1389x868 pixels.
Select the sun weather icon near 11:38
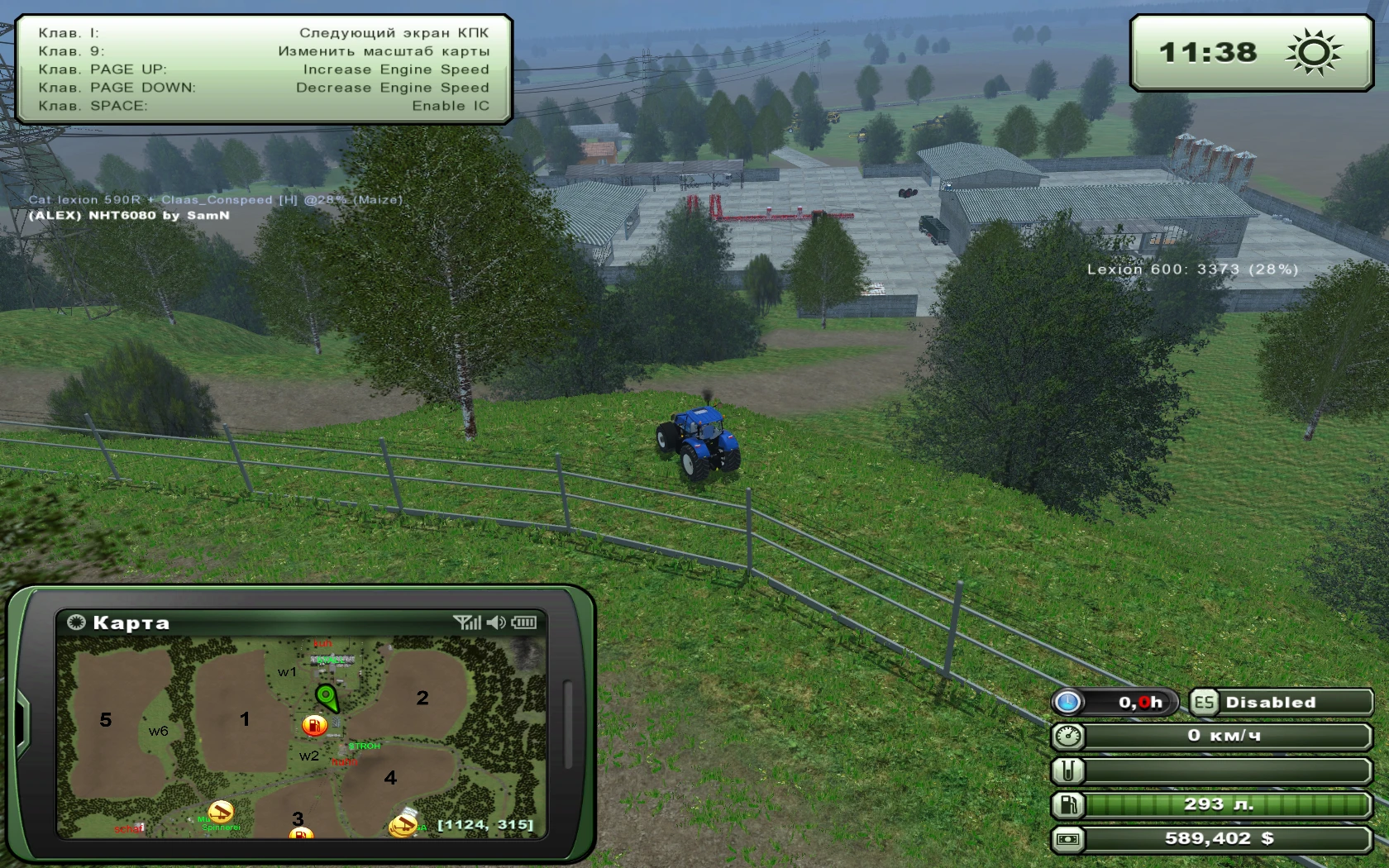[1311, 52]
